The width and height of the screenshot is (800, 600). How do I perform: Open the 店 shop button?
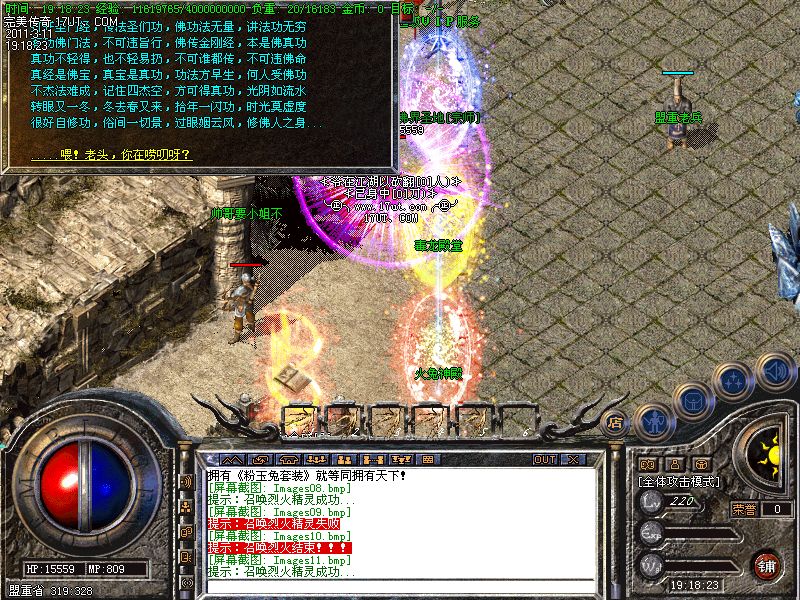point(614,422)
